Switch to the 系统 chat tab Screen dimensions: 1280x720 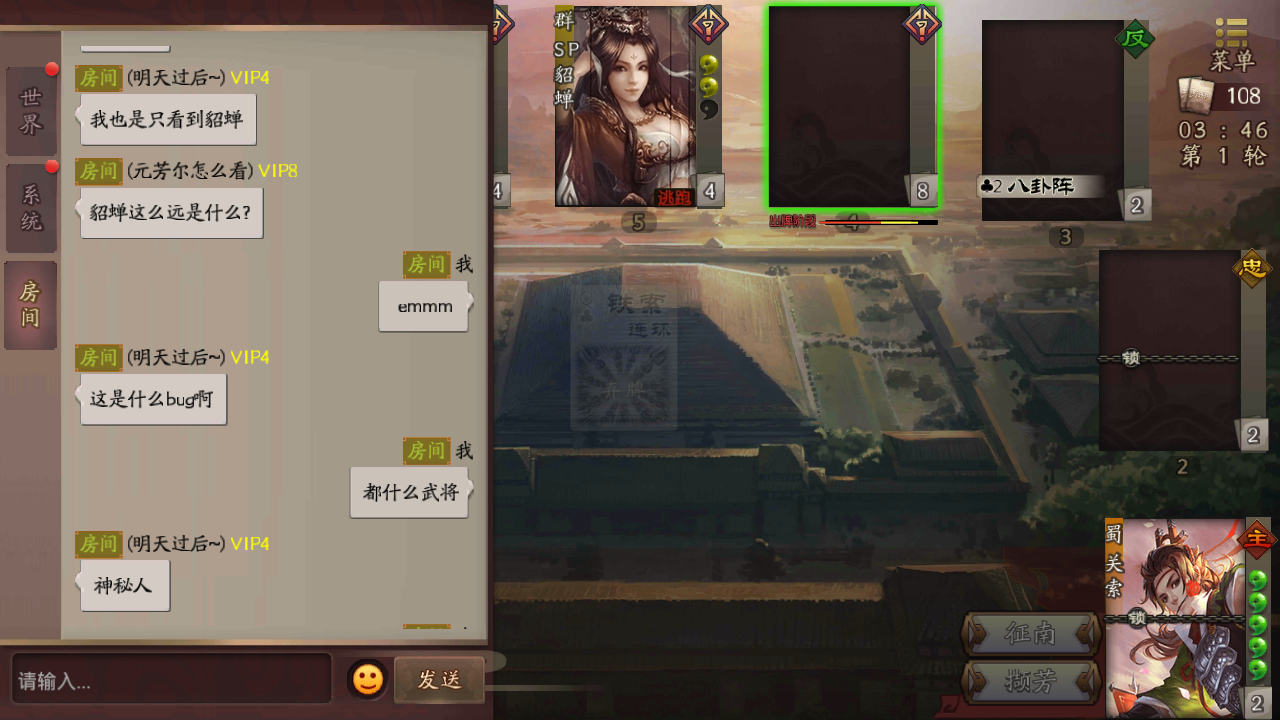pos(30,205)
